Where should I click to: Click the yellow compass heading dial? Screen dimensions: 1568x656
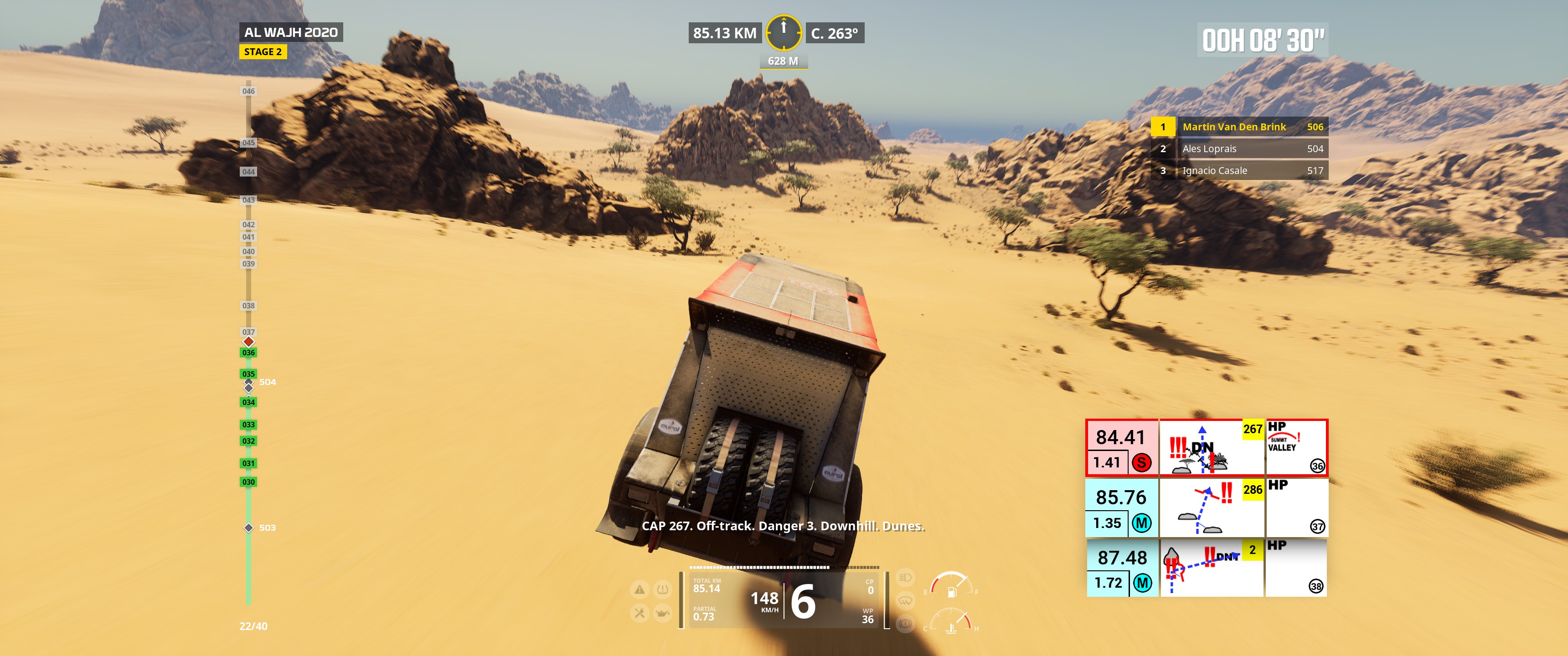click(x=784, y=32)
